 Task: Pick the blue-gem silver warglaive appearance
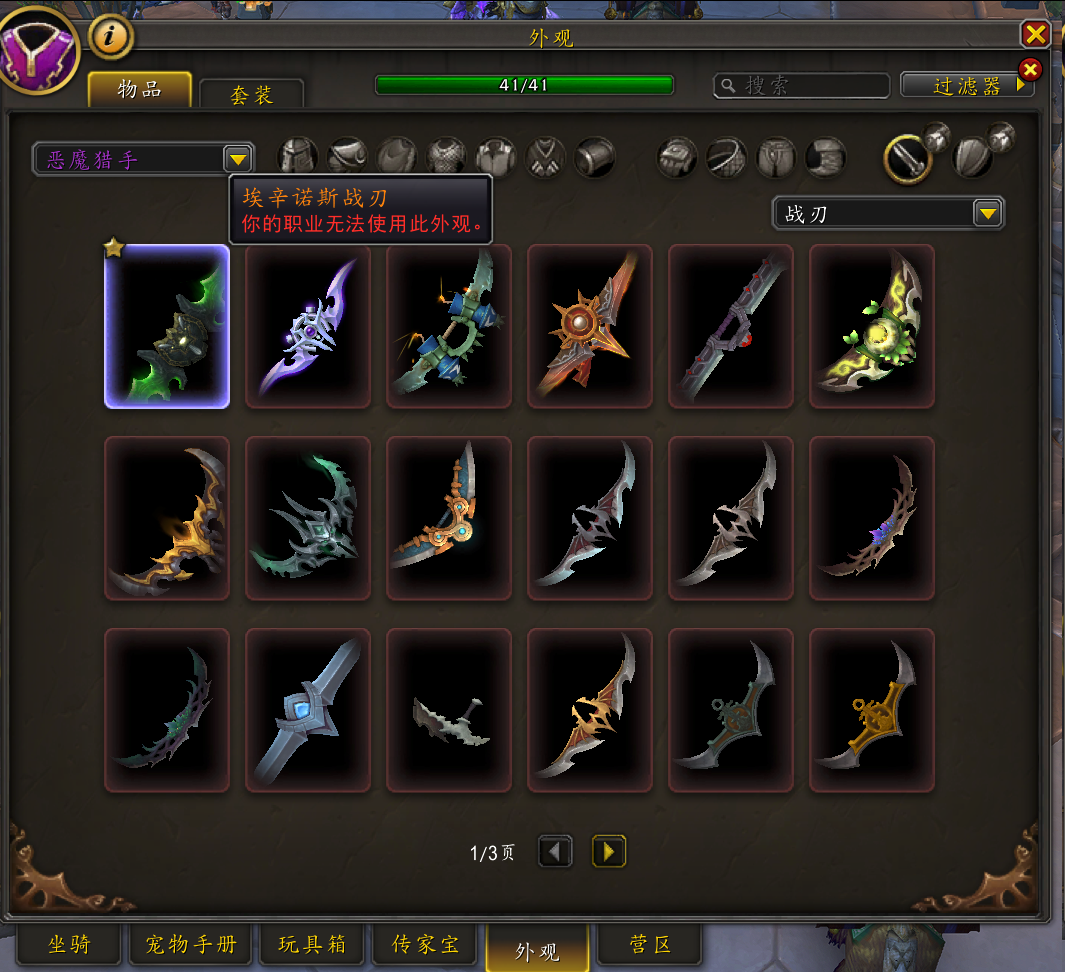[x=308, y=710]
